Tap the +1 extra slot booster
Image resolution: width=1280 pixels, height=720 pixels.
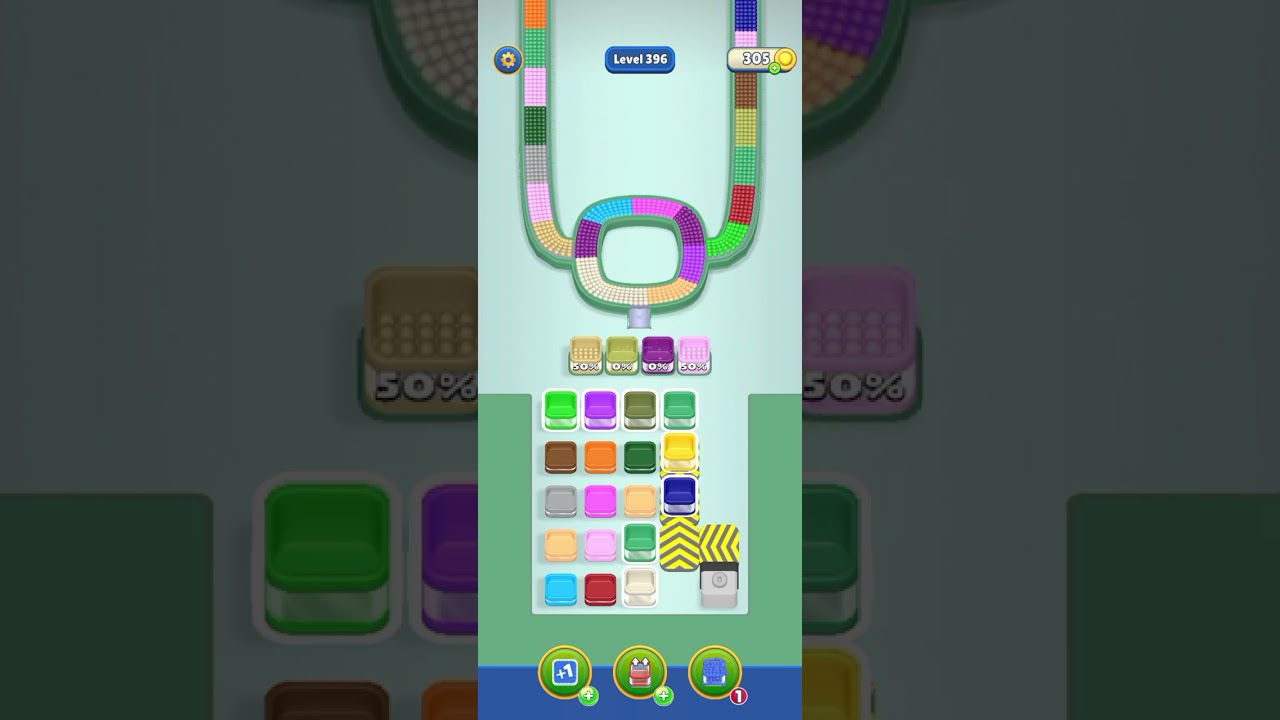(565, 672)
